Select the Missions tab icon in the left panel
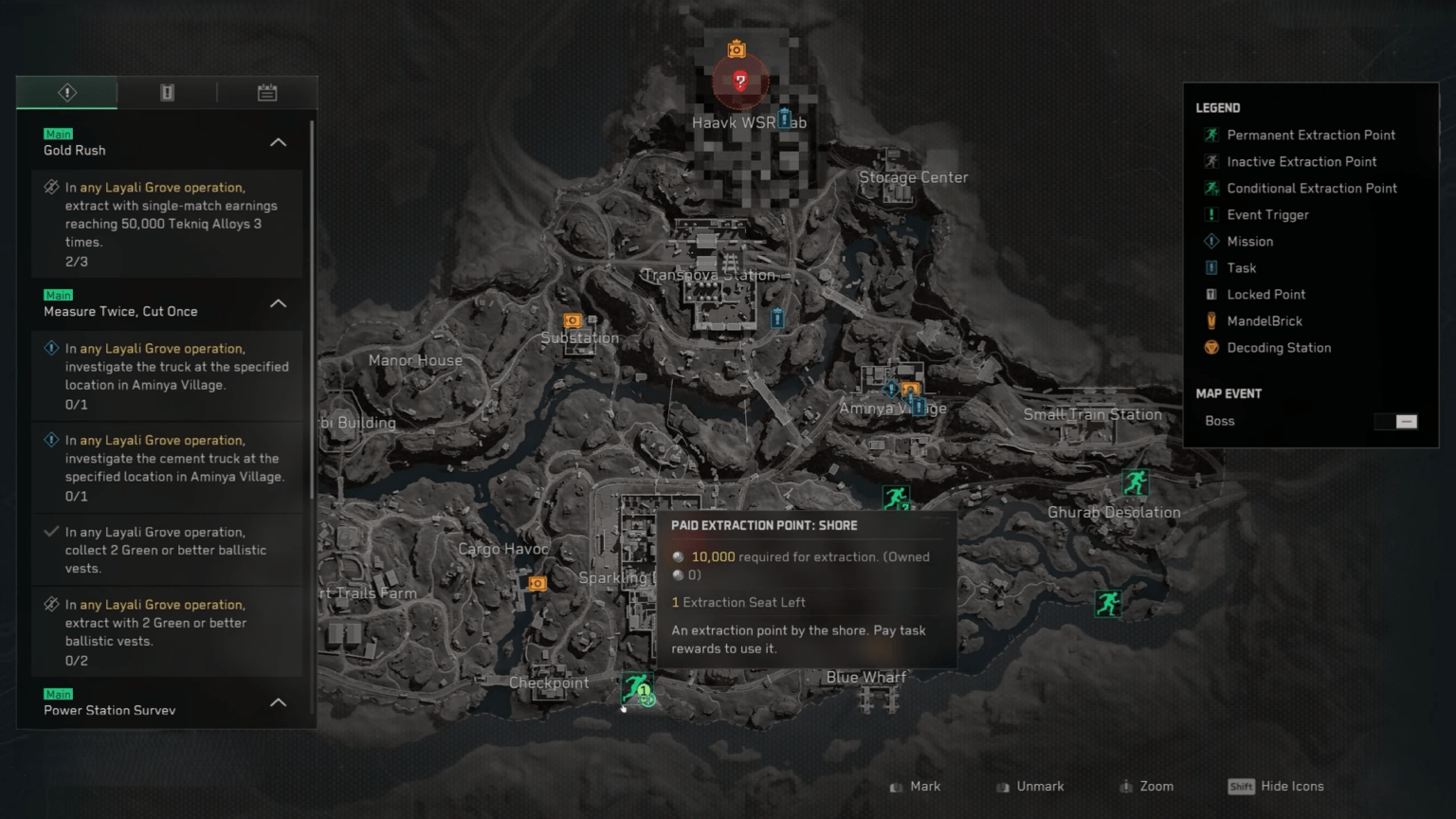 pyautogui.click(x=66, y=92)
